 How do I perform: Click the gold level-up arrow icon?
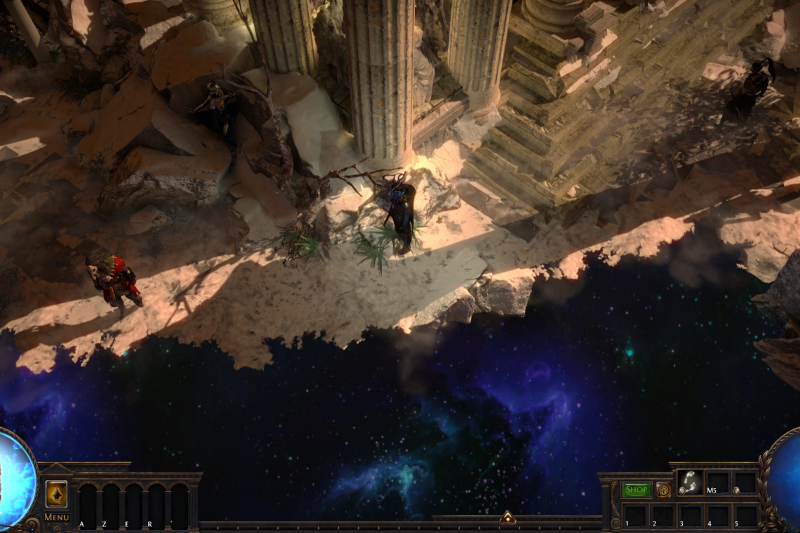click(57, 494)
